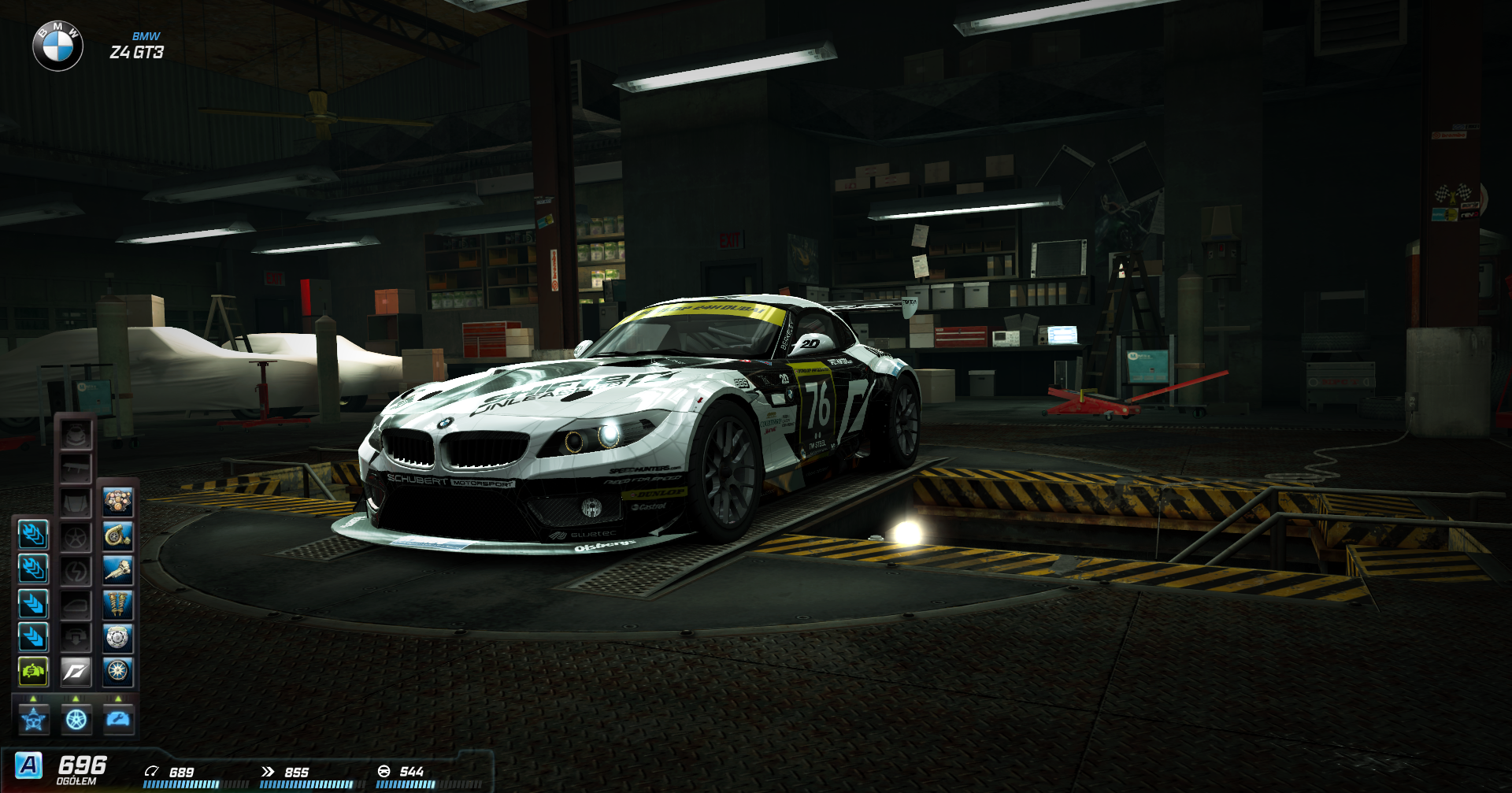Select the lowering kit slot
The image size is (1512, 793).
[76, 638]
